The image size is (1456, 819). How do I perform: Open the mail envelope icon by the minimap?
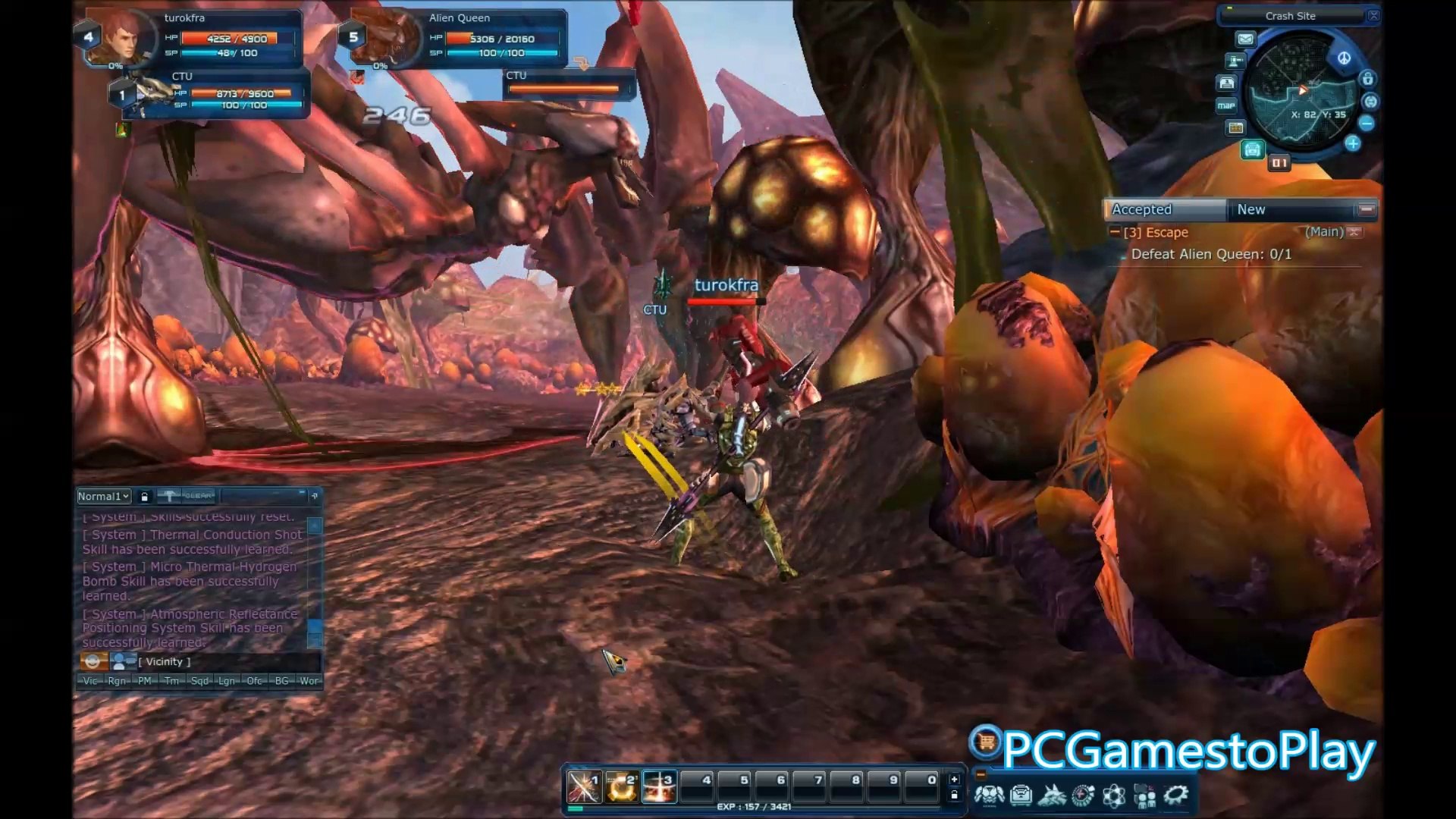click(x=1245, y=39)
